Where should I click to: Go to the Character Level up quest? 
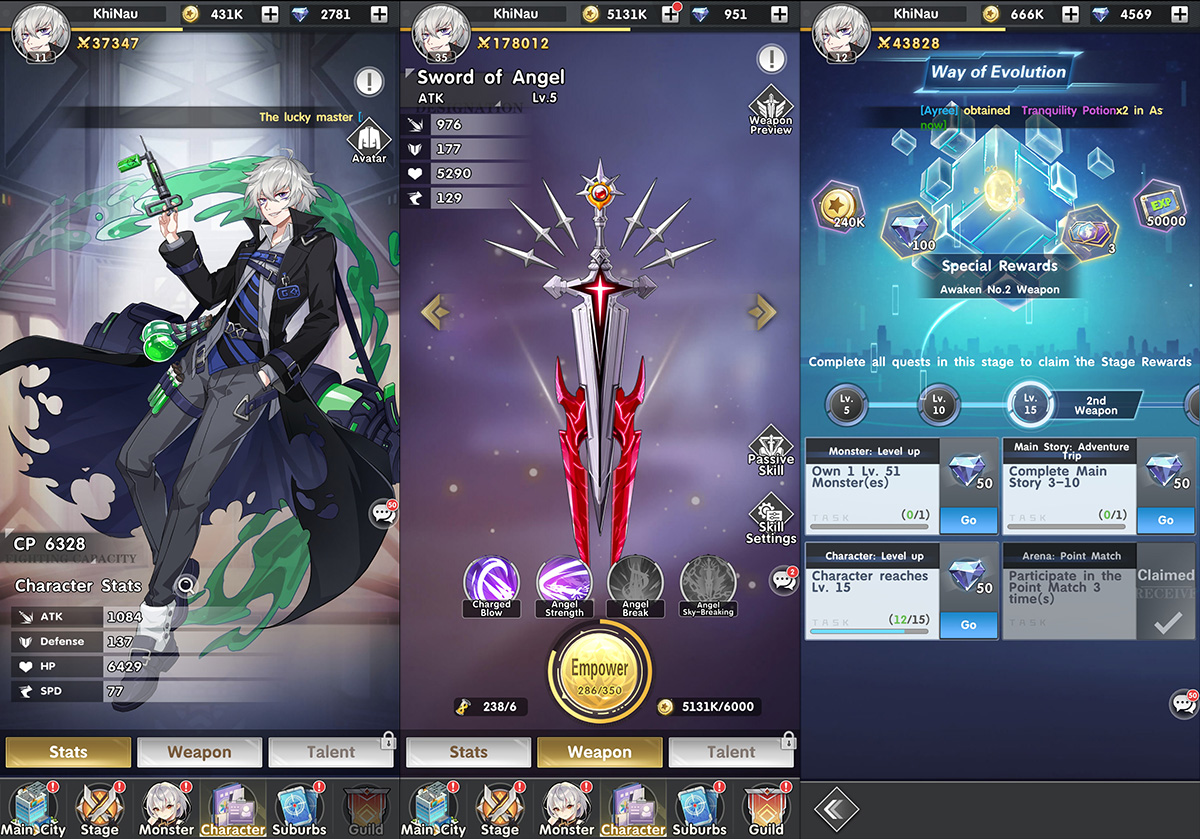968,624
